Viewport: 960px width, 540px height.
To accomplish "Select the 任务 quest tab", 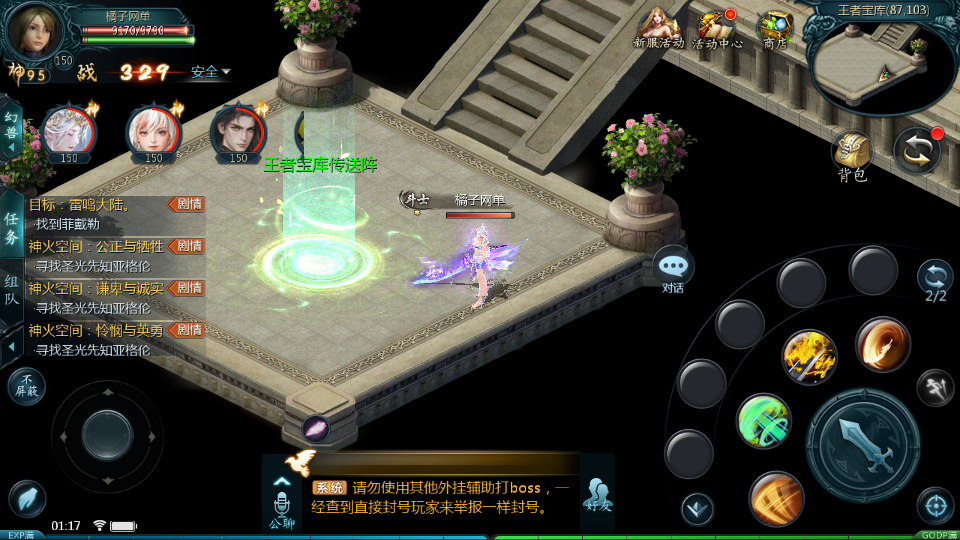I will click(12, 228).
